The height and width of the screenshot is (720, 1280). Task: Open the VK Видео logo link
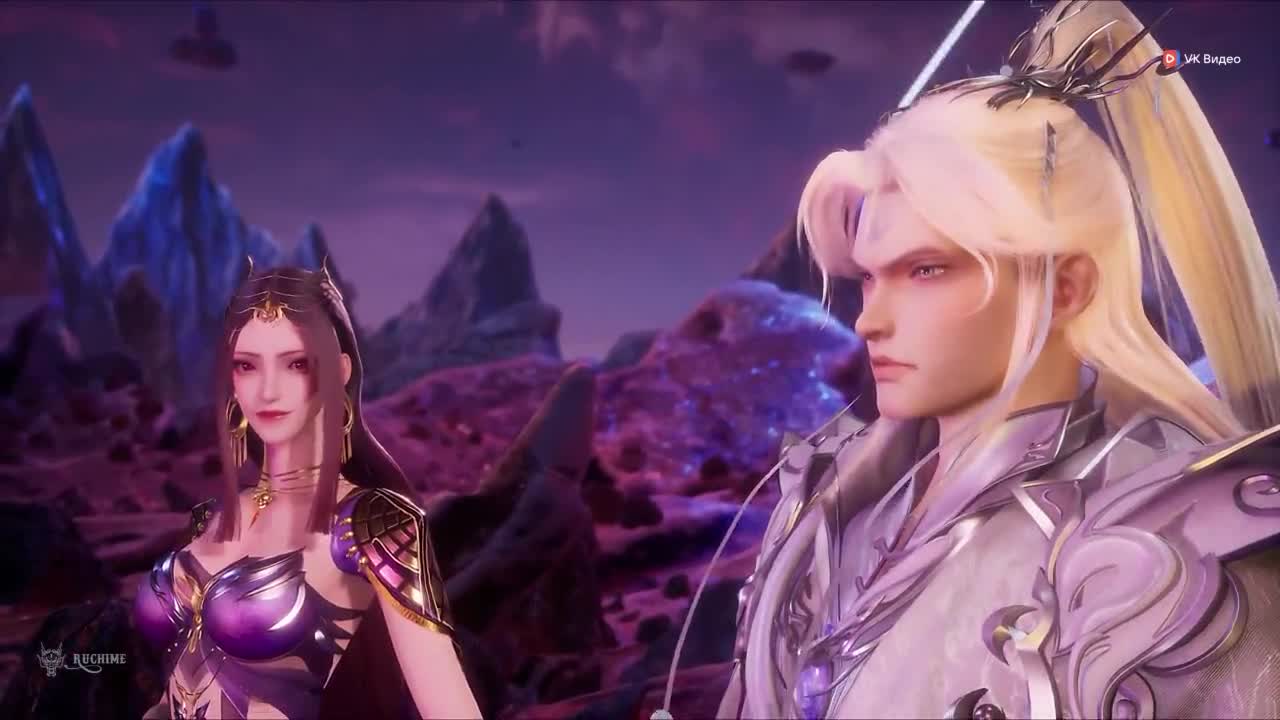(x=1201, y=59)
